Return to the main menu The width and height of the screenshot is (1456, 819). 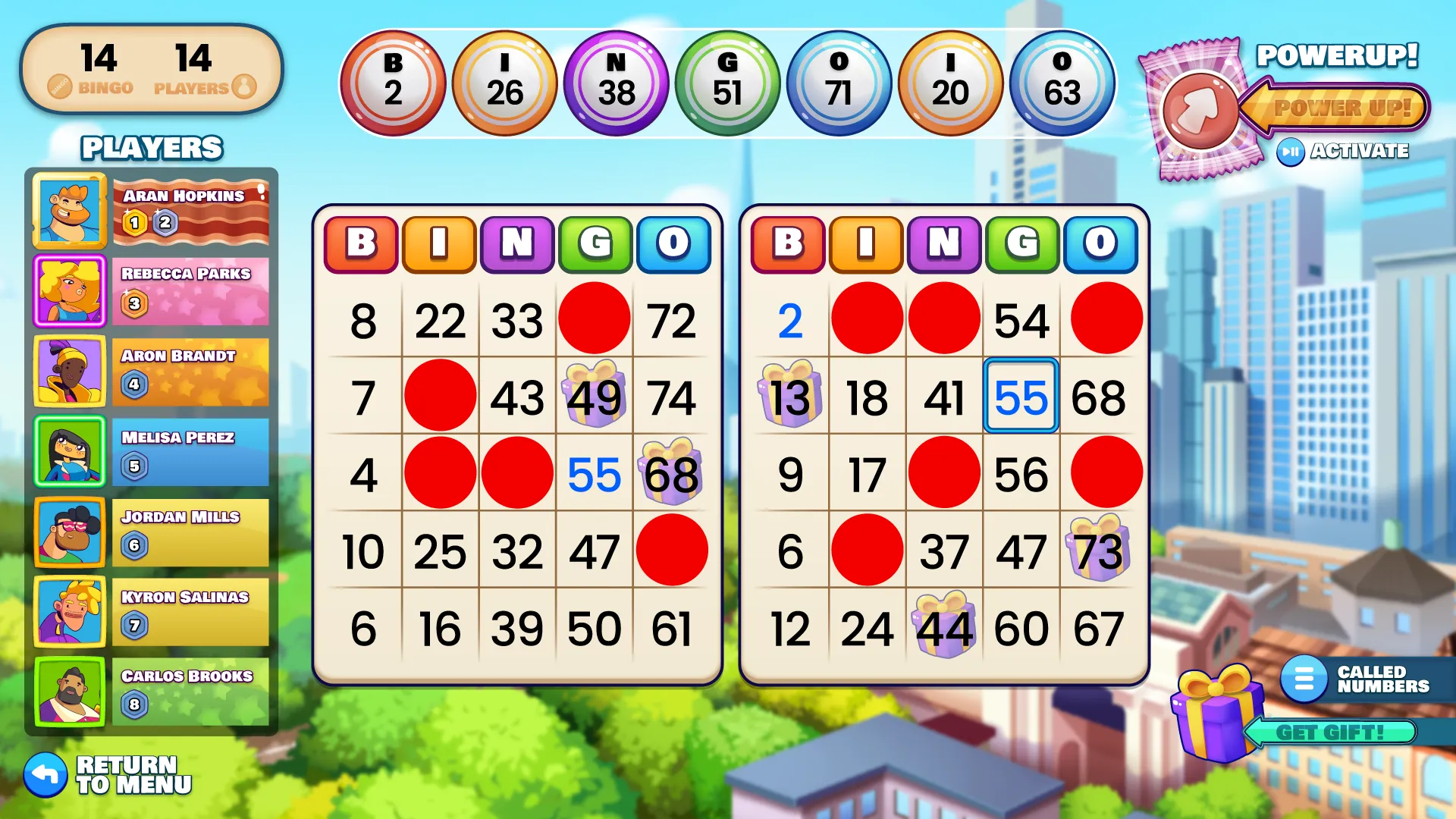108,774
